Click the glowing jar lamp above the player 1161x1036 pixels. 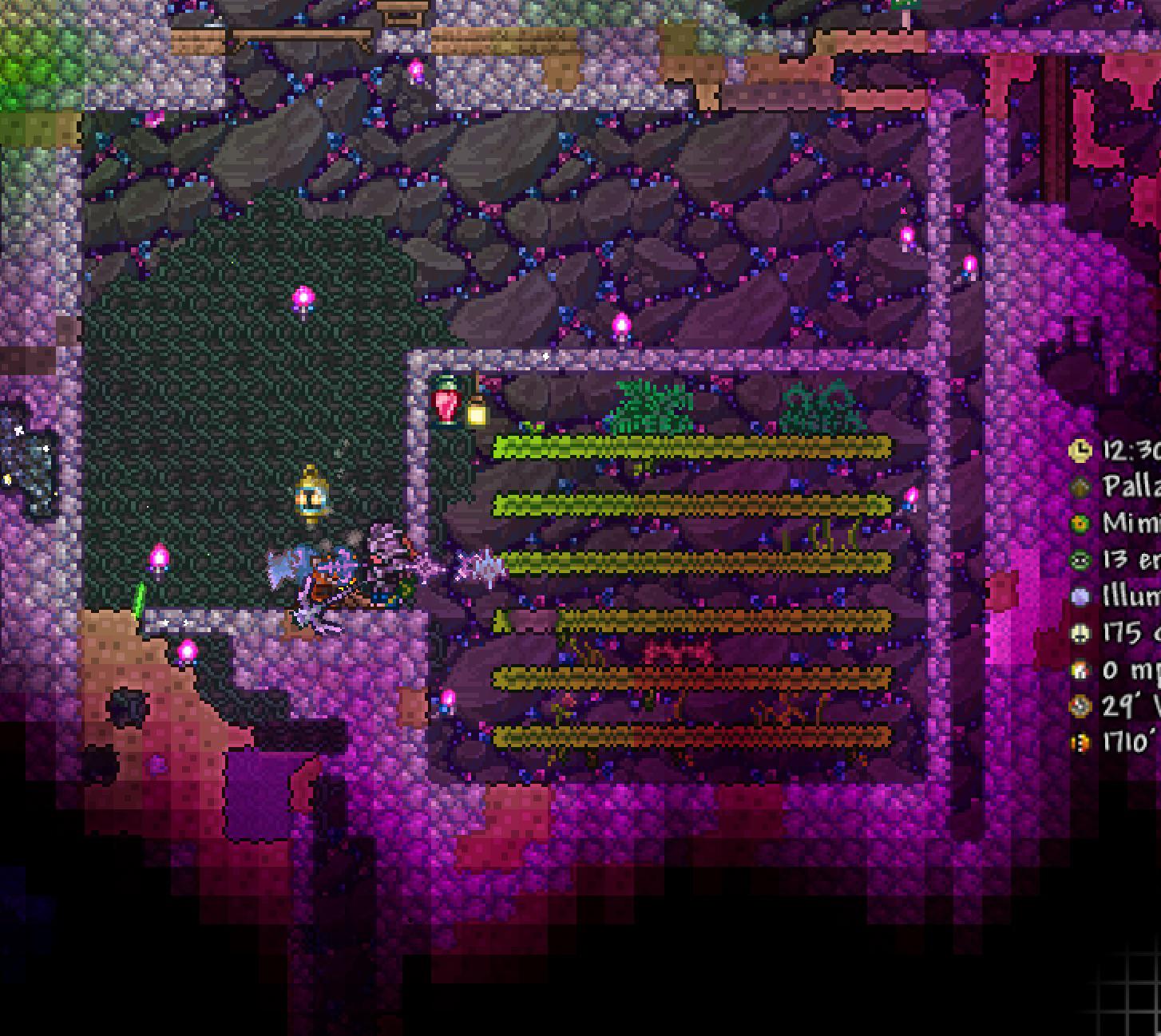(x=311, y=496)
